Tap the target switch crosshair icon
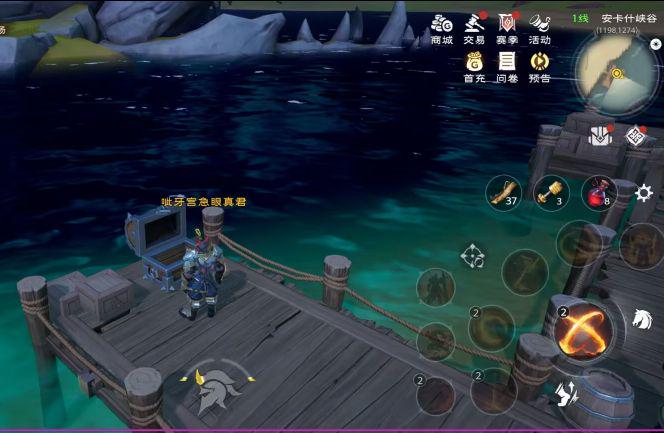 click(472, 256)
